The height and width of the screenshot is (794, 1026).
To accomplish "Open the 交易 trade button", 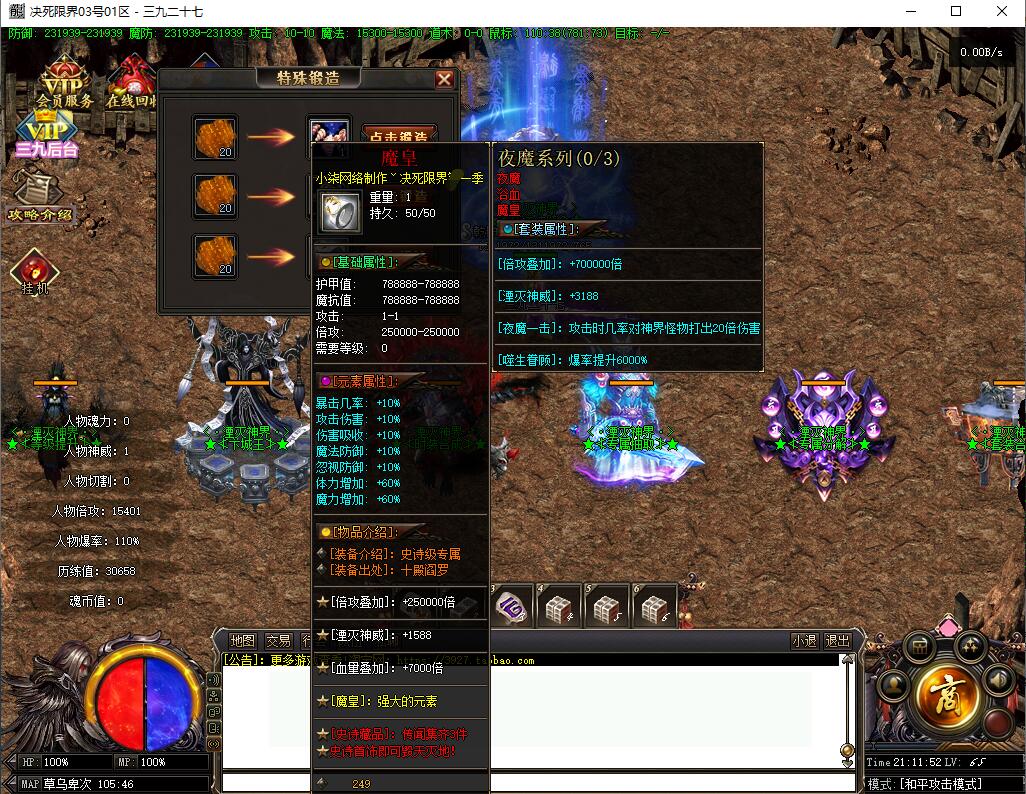I will point(278,641).
